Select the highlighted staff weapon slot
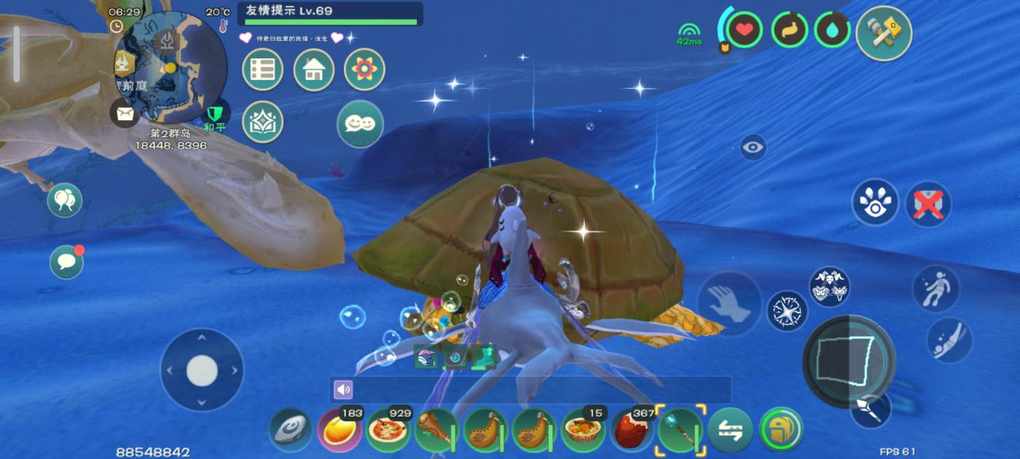The width and height of the screenshot is (1020, 459). click(x=680, y=430)
